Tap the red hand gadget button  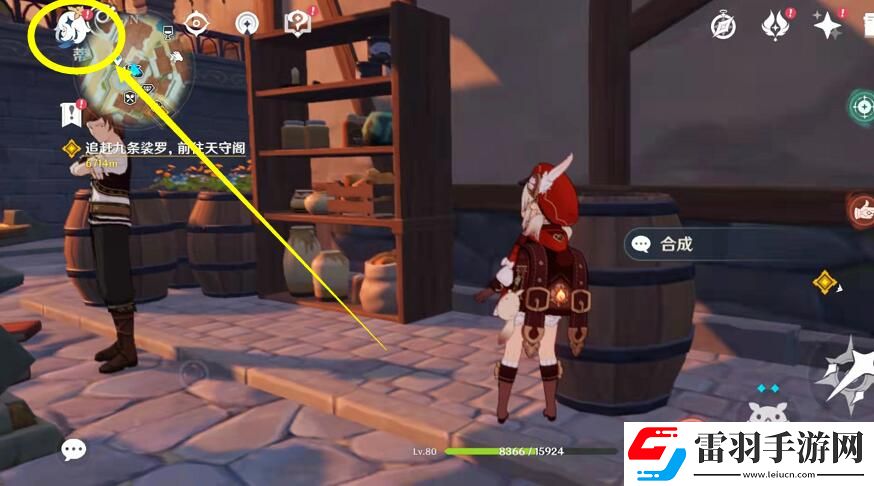point(861,208)
